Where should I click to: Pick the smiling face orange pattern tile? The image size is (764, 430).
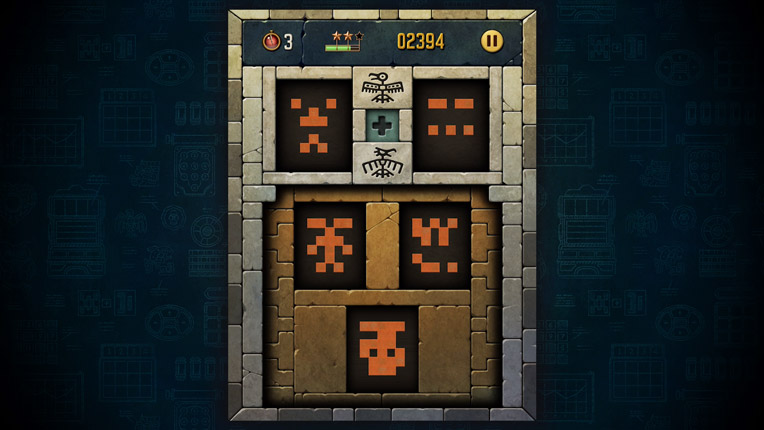[x=436, y=245]
